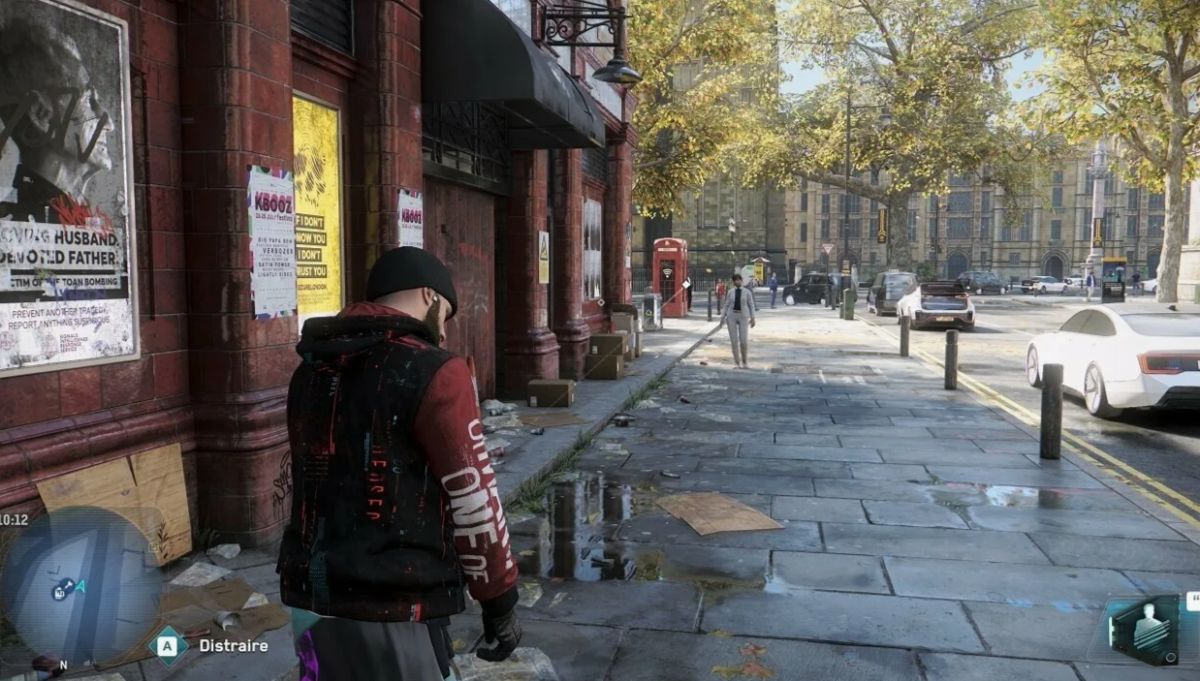
Task: Open the circular minimap
Action: pyautogui.click(x=80, y=585)
